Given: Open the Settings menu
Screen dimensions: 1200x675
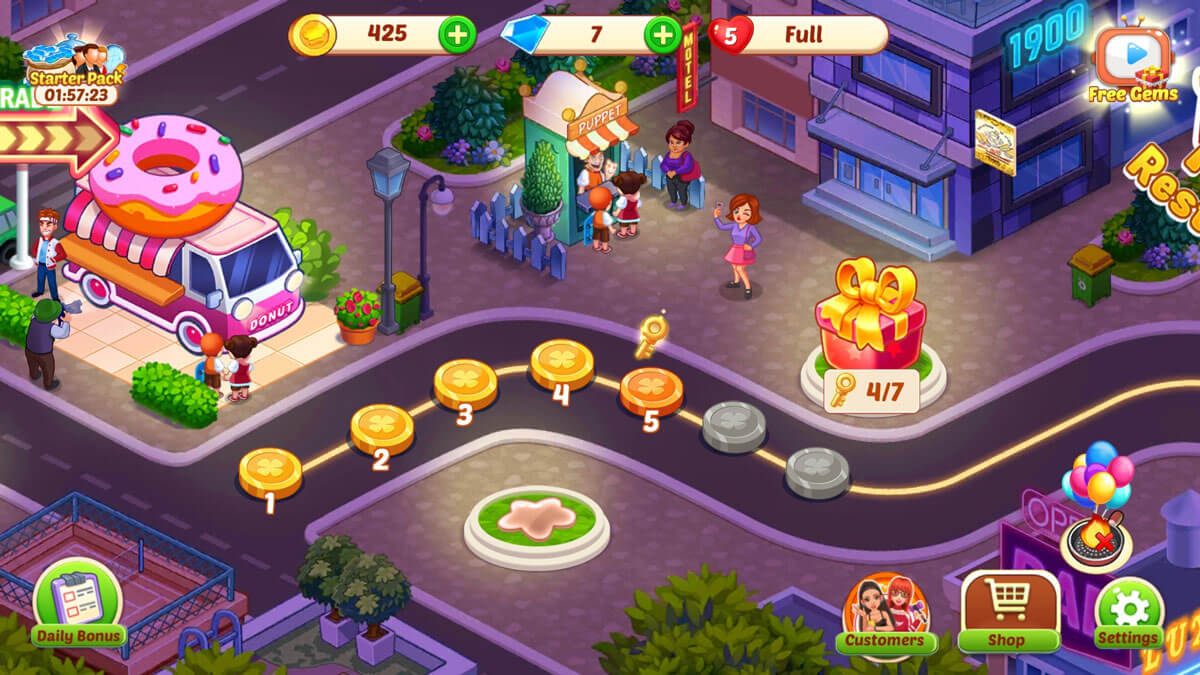Looking at the screenshot, I should [x=1129, y=614].
